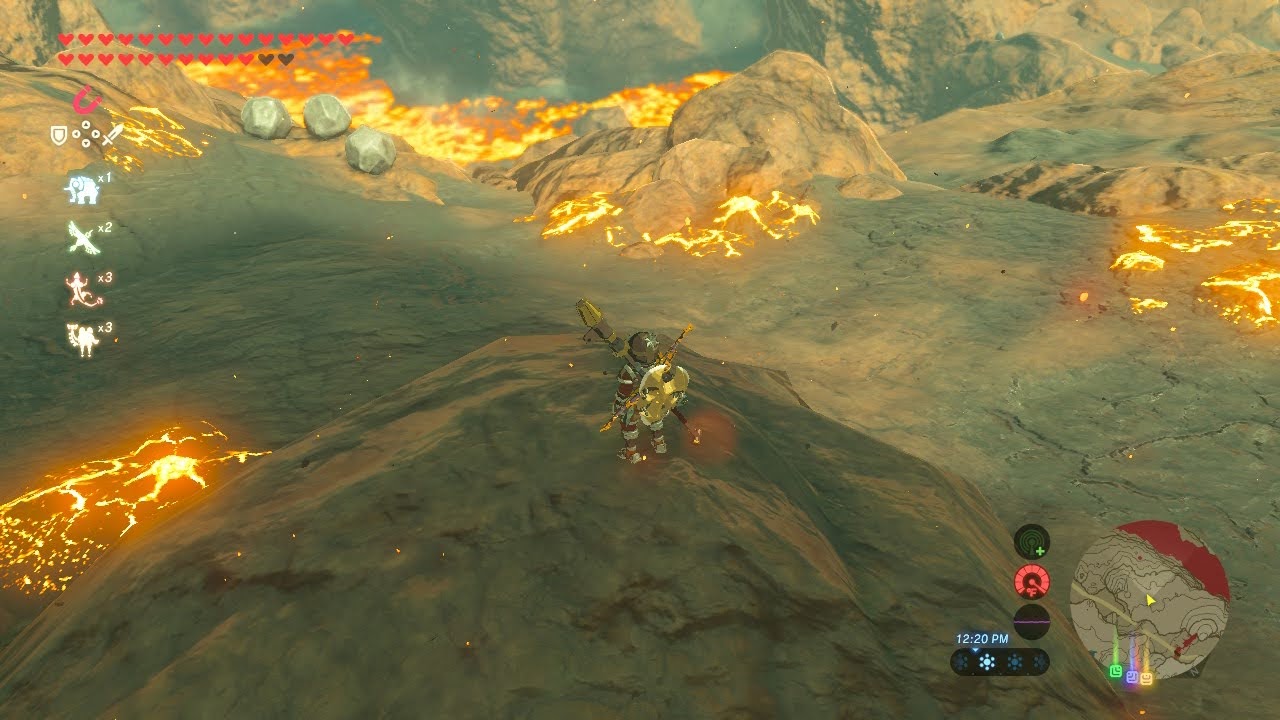This screenshot has height=720, width=1280.
Task: Open the weather forecast bar
Action: point(1000,662)
